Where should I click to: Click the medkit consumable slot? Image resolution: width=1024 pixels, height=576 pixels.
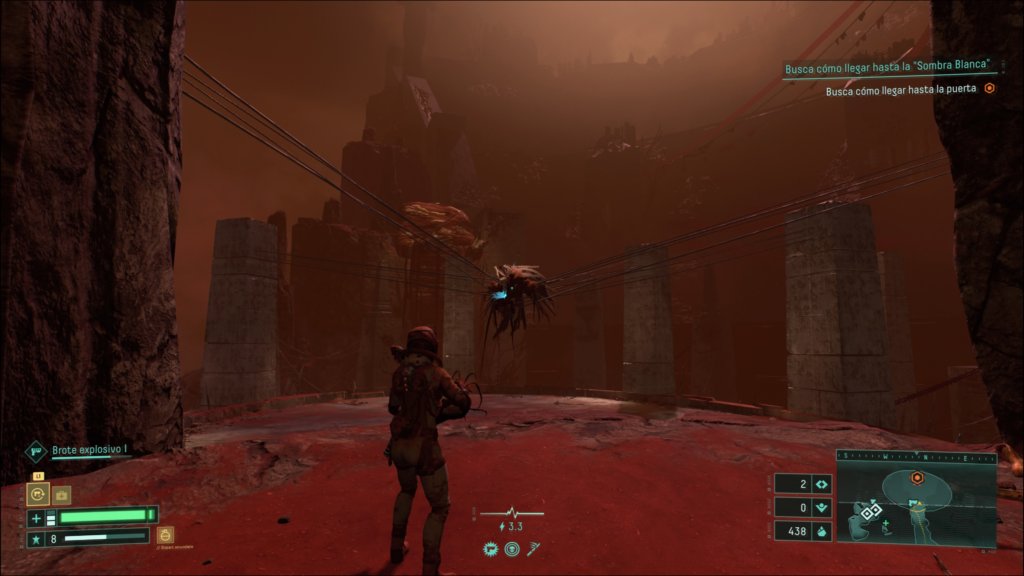(x=62, y=494)
